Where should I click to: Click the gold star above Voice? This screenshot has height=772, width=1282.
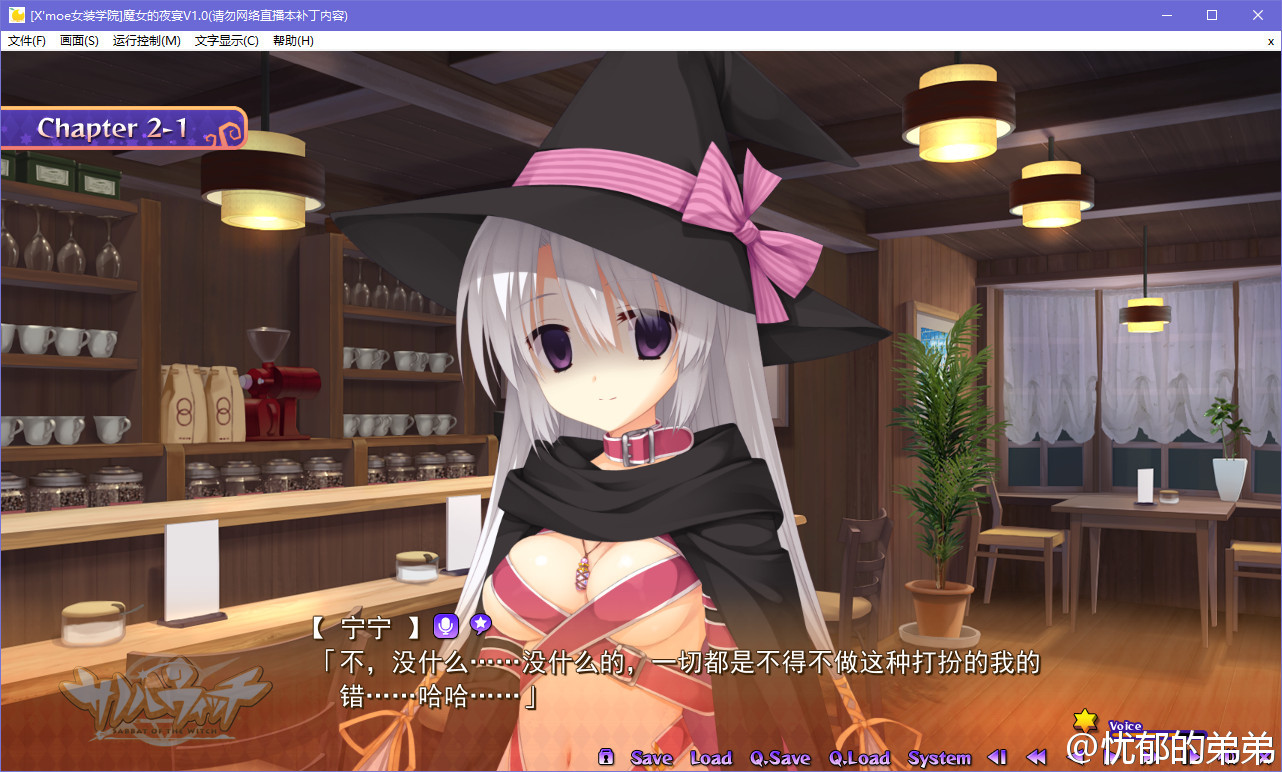click(x=1085, y=720)
